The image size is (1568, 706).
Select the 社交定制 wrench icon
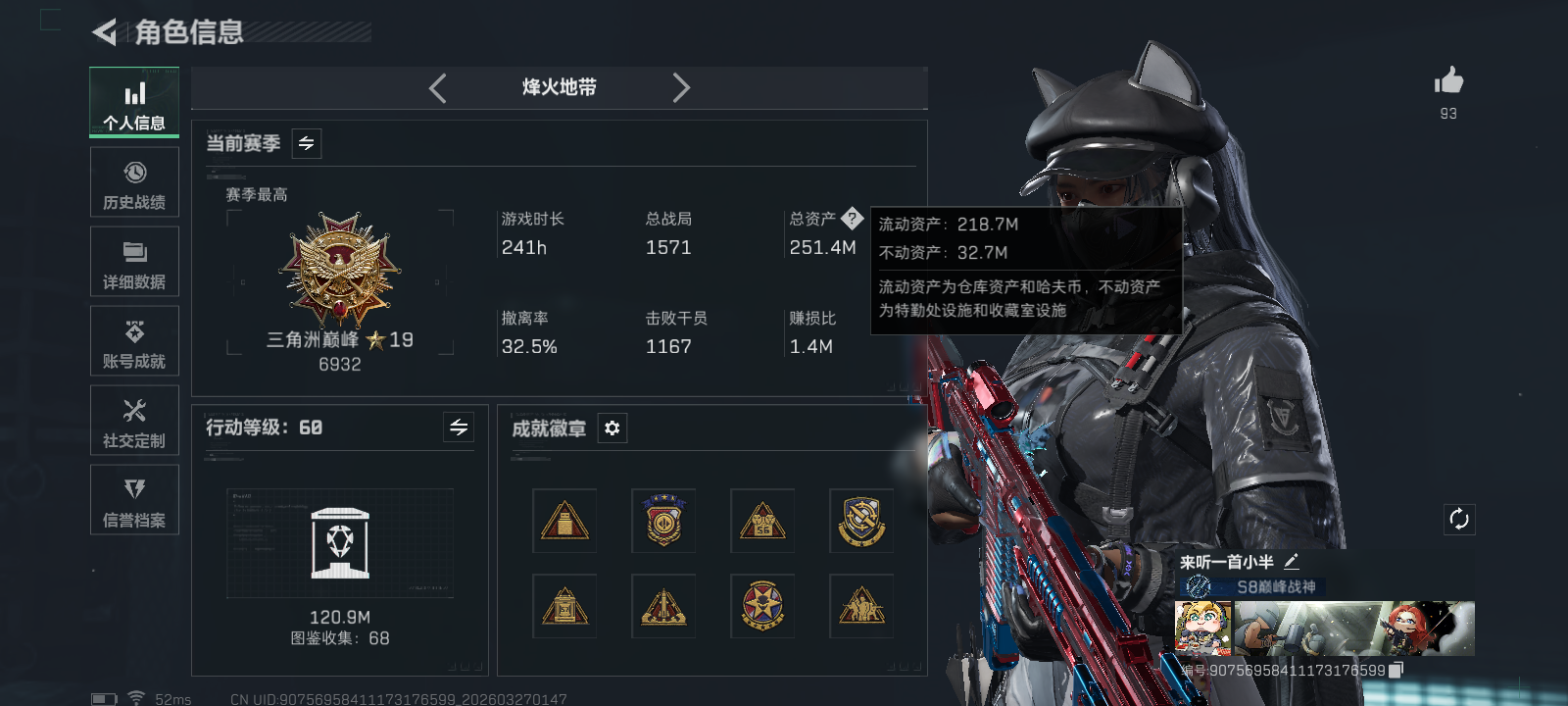(134, 421)
